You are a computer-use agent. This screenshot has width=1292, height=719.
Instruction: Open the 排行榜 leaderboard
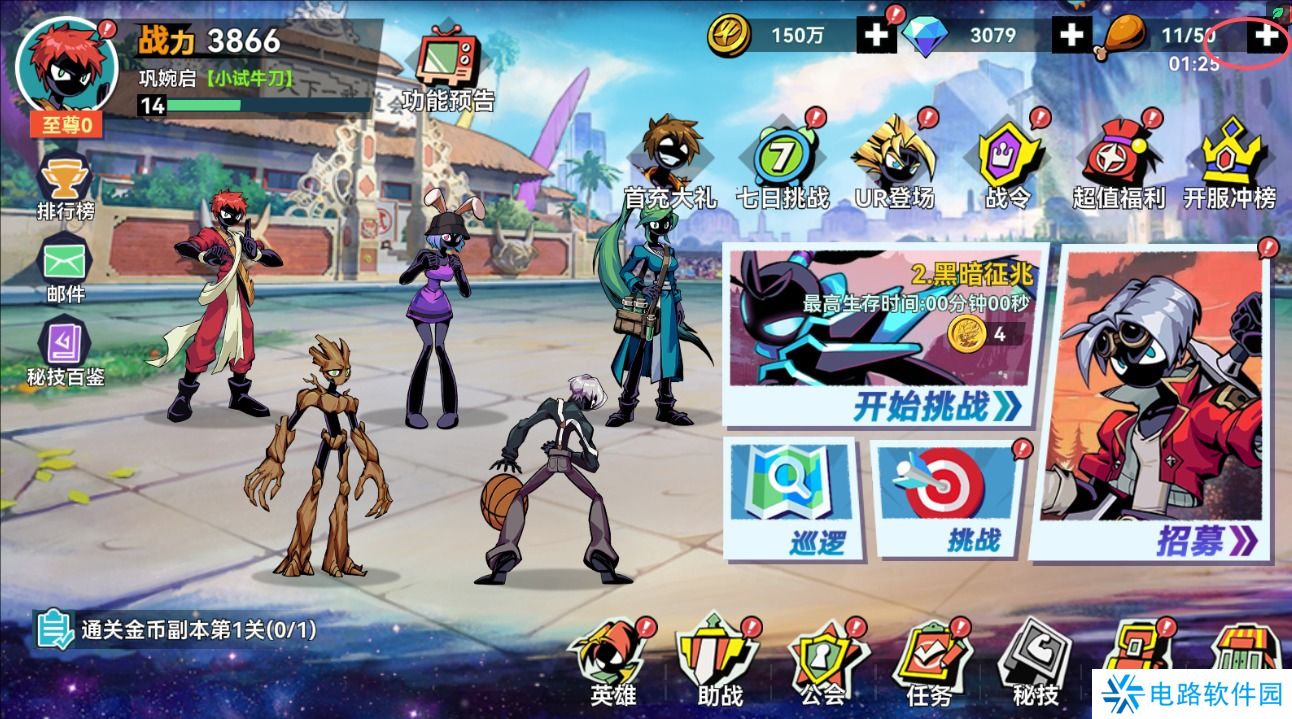[66, 186]
